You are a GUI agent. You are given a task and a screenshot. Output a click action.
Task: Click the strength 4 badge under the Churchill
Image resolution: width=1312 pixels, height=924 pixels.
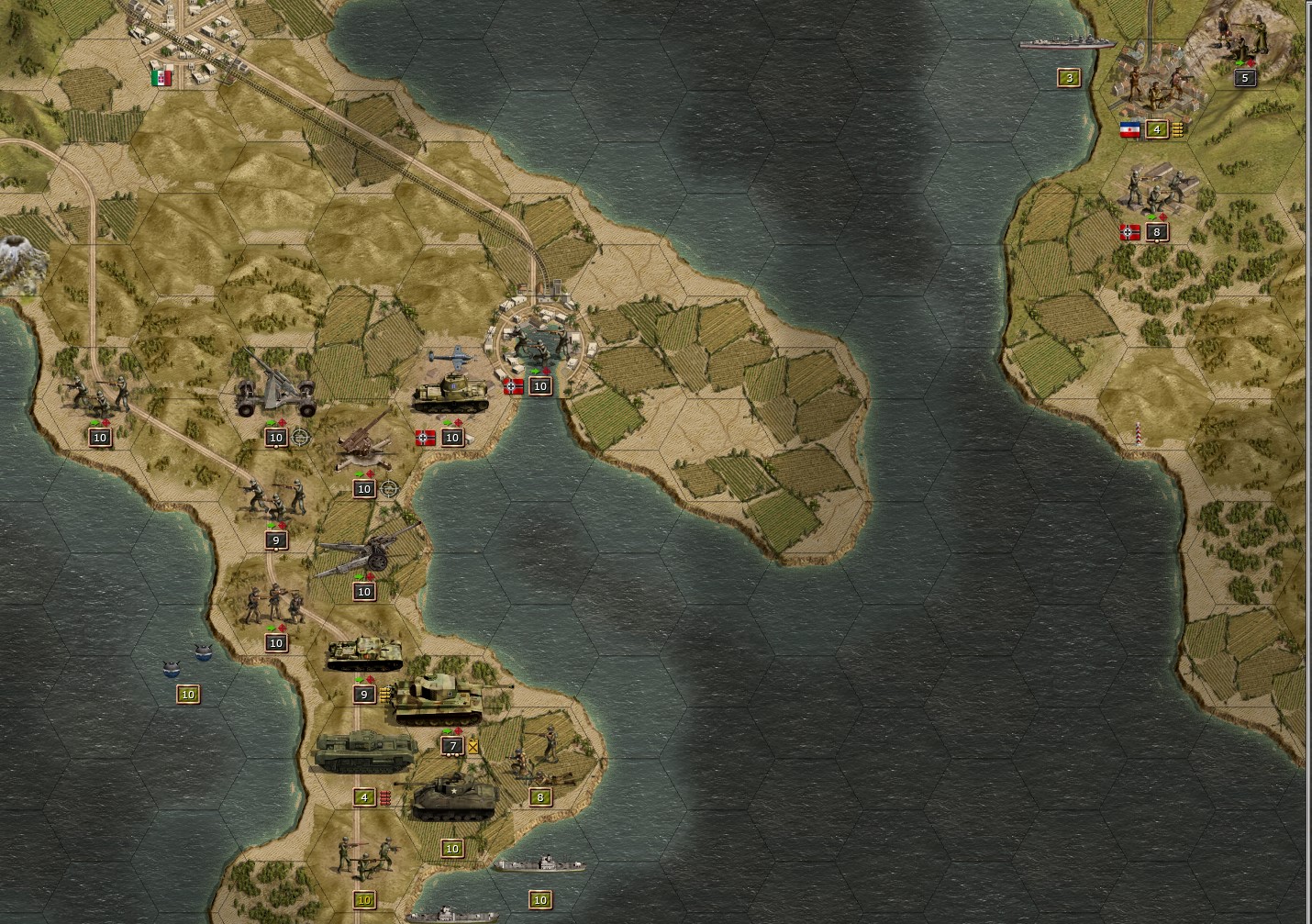[x=364, y=797]
